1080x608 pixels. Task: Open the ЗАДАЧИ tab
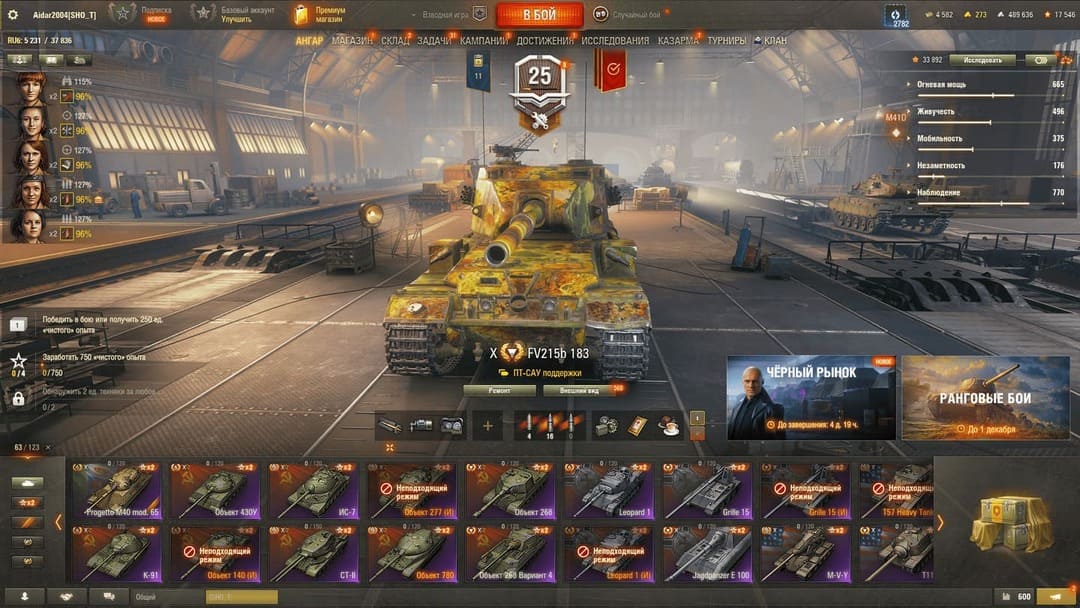(x=434, y=41)
